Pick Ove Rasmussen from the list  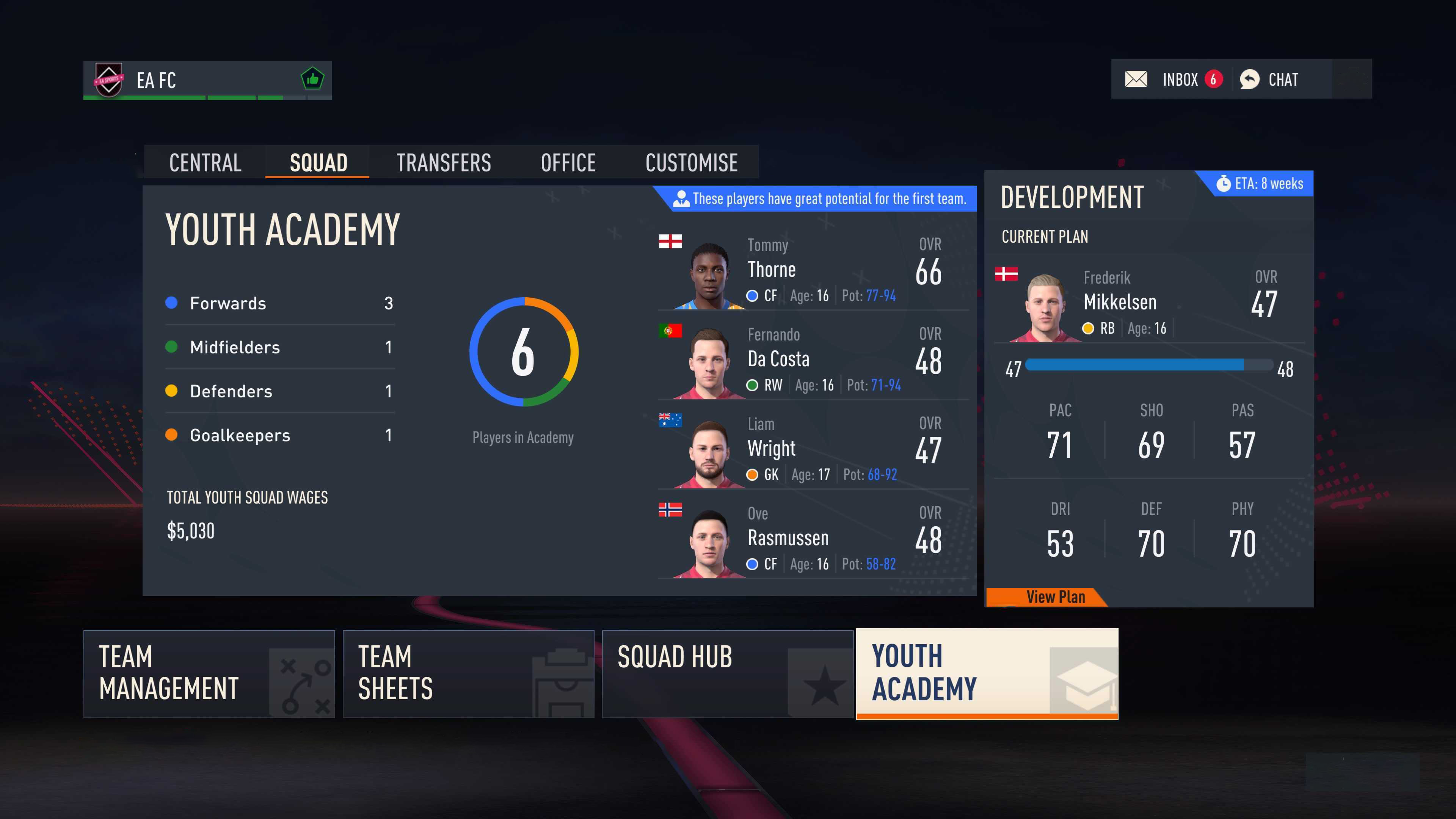pyautogui.click(x=813, y=539)
